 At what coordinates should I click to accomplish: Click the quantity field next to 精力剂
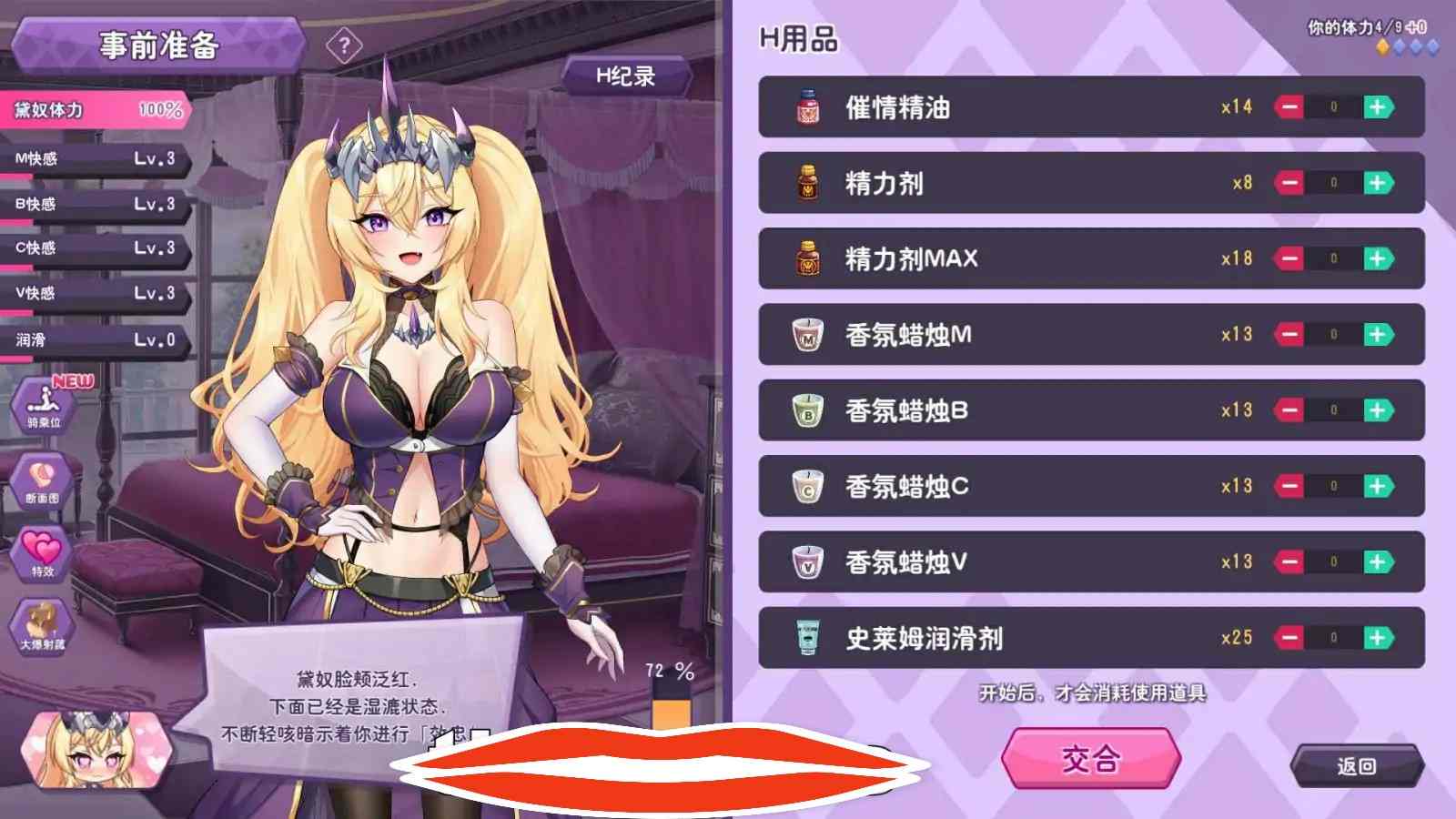(x=1335, y=182)
